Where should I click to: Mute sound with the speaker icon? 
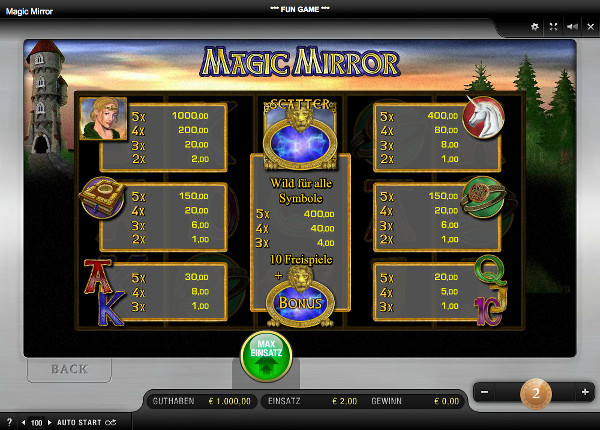tap(571, 28)
